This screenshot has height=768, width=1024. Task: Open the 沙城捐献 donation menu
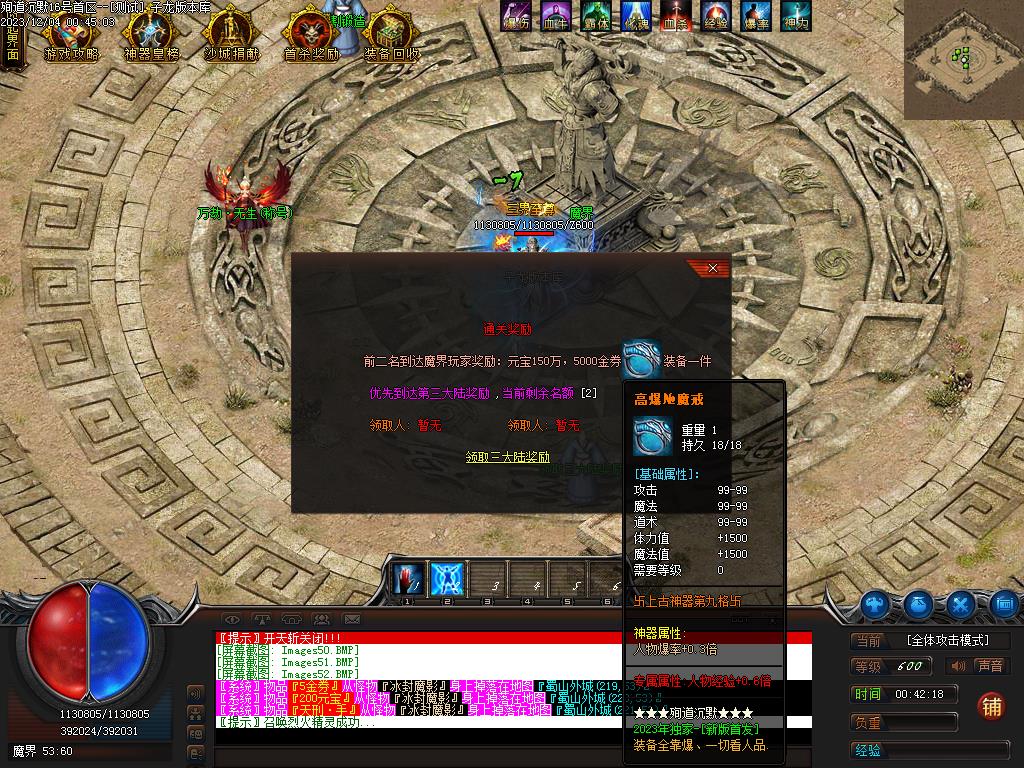coord(230,38)
